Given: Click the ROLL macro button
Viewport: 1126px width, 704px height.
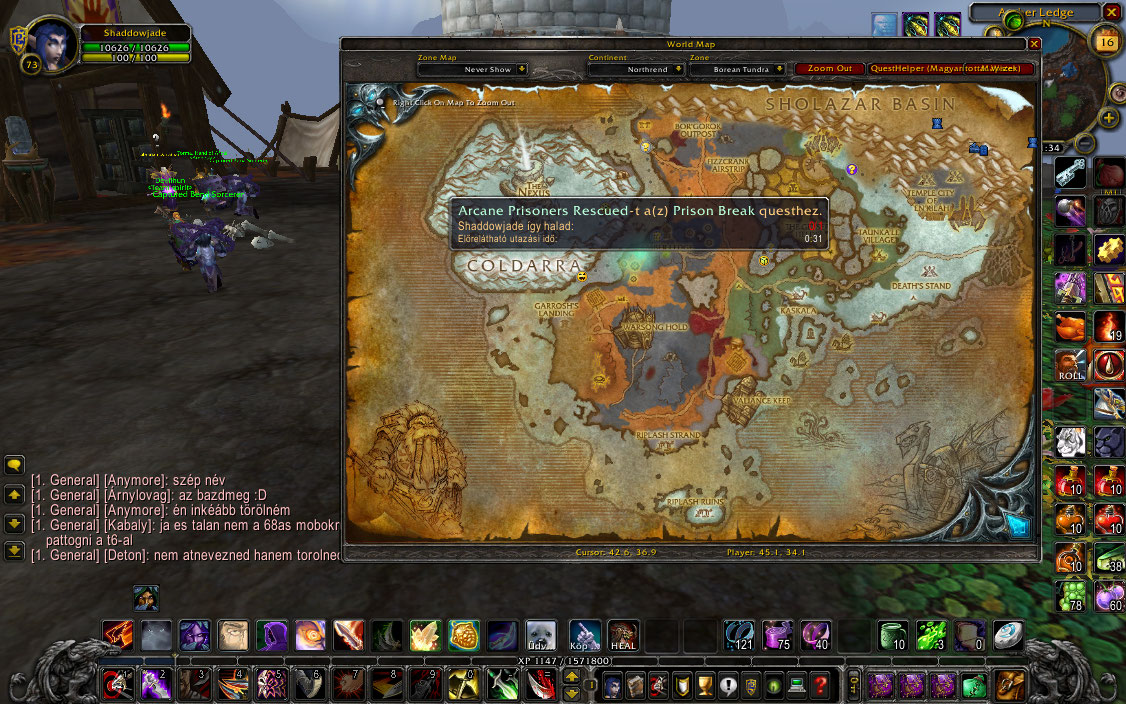Looking at the screenshot, I should point(1070,366).
